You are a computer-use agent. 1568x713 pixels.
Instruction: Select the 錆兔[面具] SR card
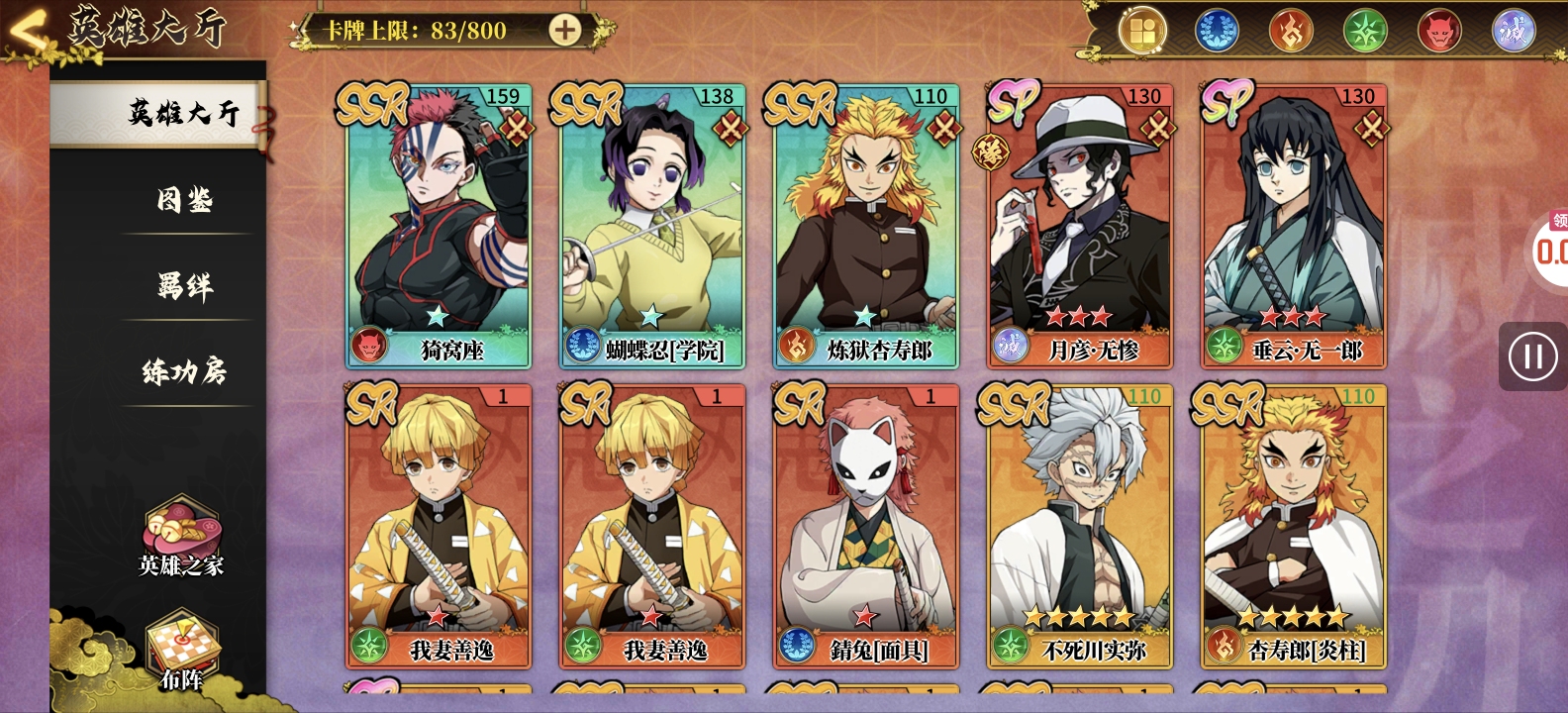(x=866, y=527)
